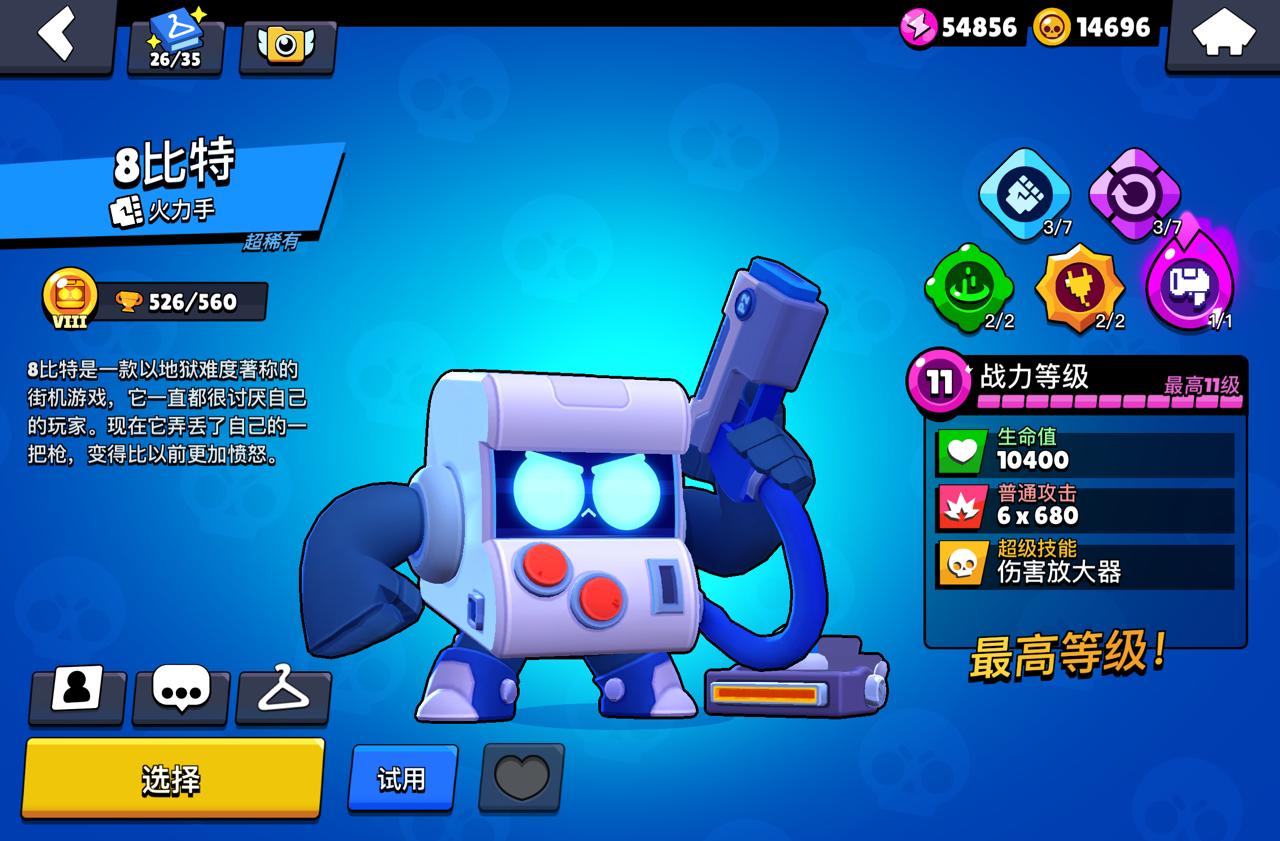
Task: Open the skin catalog hanger icon
Action: 175,44
